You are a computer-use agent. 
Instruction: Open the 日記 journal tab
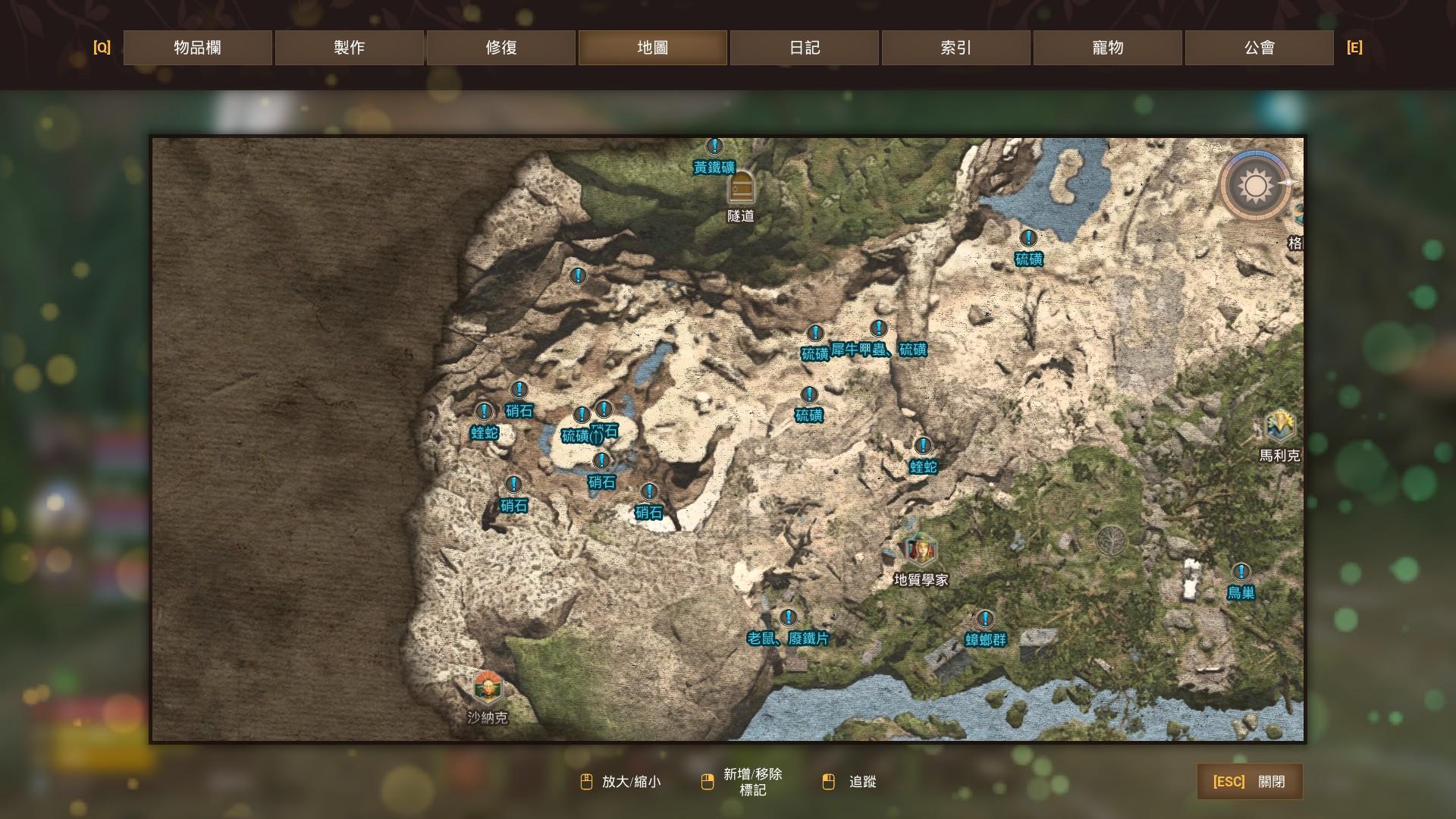coord(804,48)
